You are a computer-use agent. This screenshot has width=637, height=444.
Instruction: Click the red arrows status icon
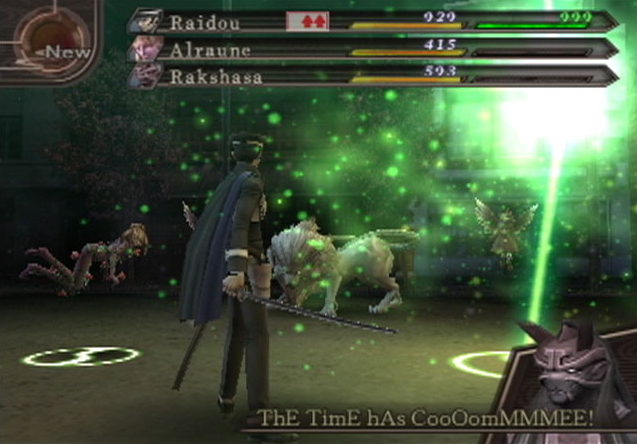(307, 21)
